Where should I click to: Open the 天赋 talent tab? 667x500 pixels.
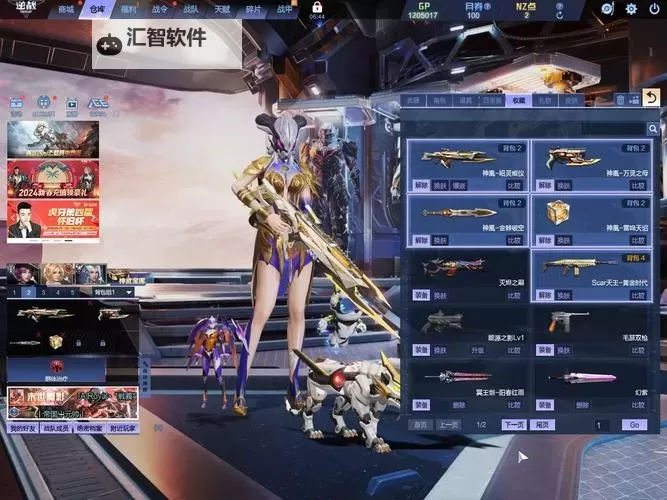coord(222,10)
